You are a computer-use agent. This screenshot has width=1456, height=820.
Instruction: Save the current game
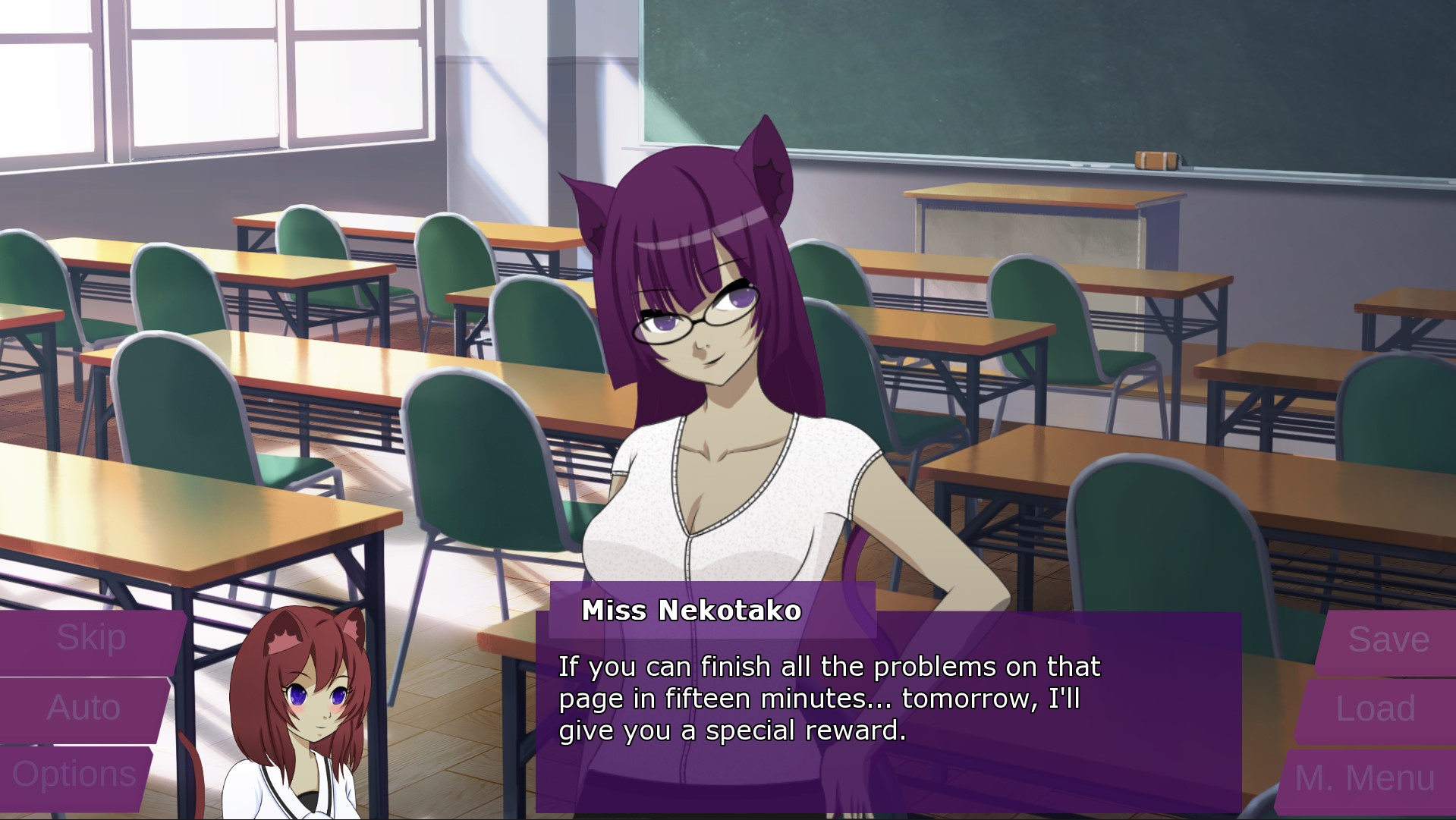(1388, 640)
